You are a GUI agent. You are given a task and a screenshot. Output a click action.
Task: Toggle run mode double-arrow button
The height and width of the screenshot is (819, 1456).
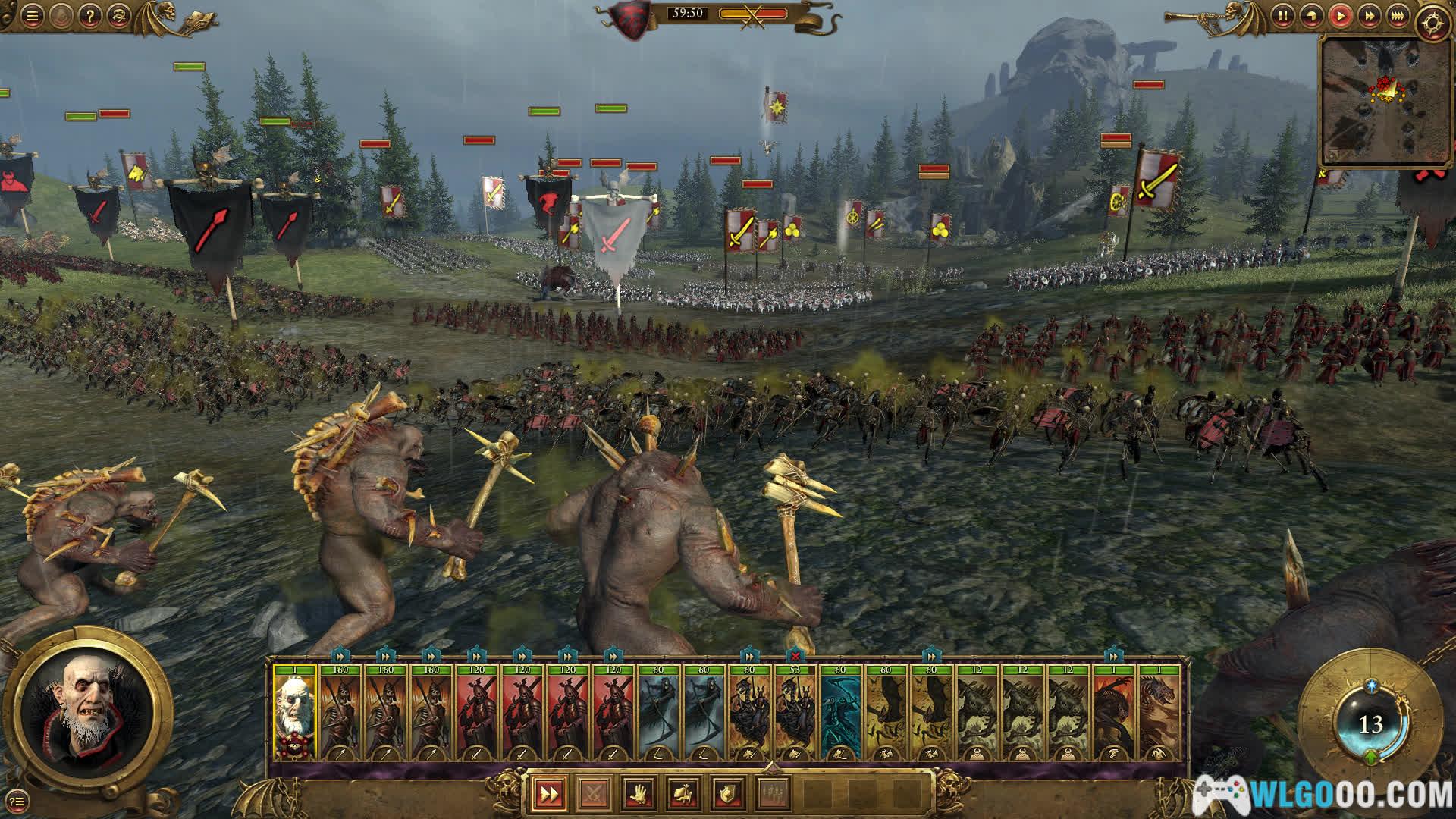548,794
